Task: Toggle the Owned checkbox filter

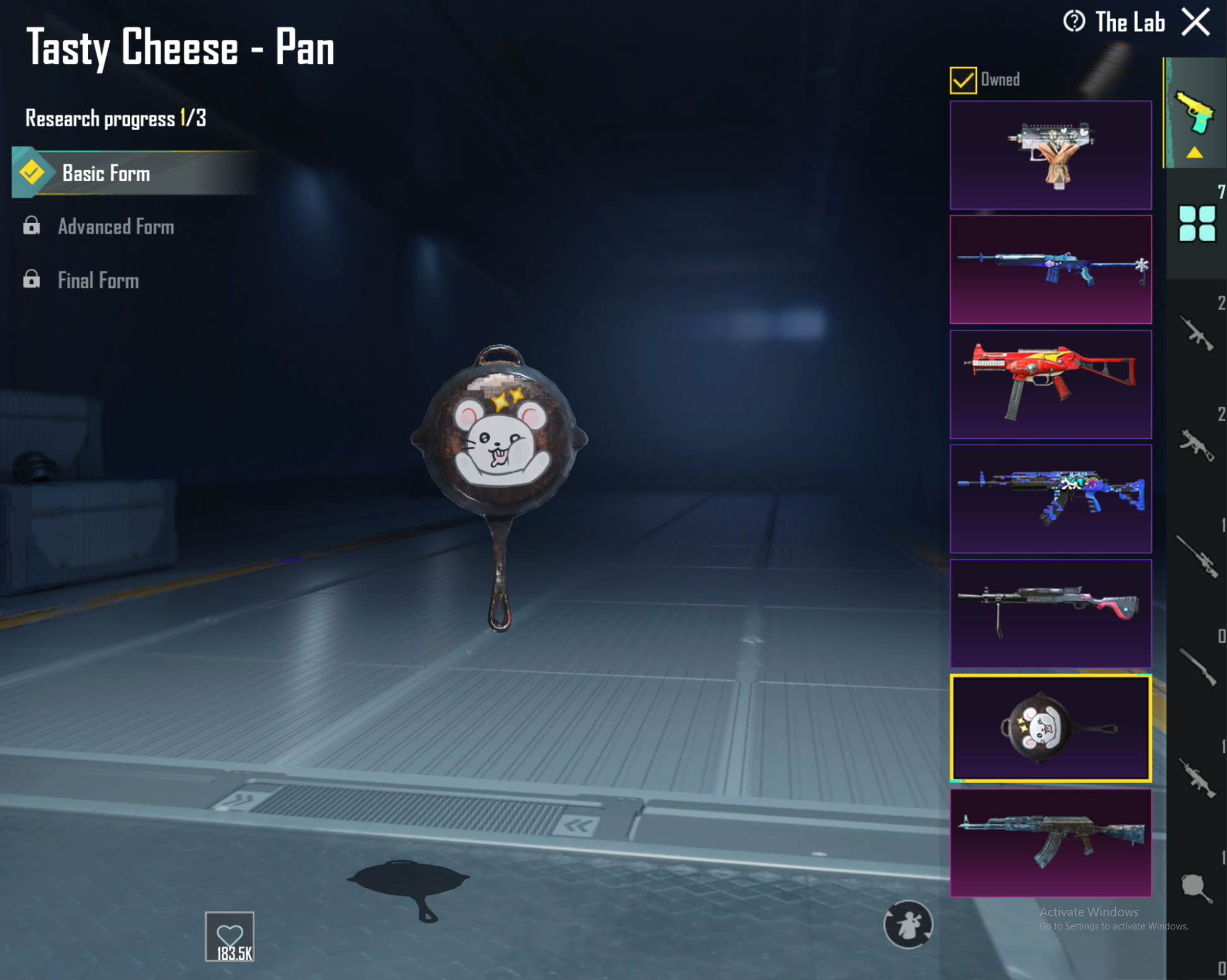Action: 963,80
